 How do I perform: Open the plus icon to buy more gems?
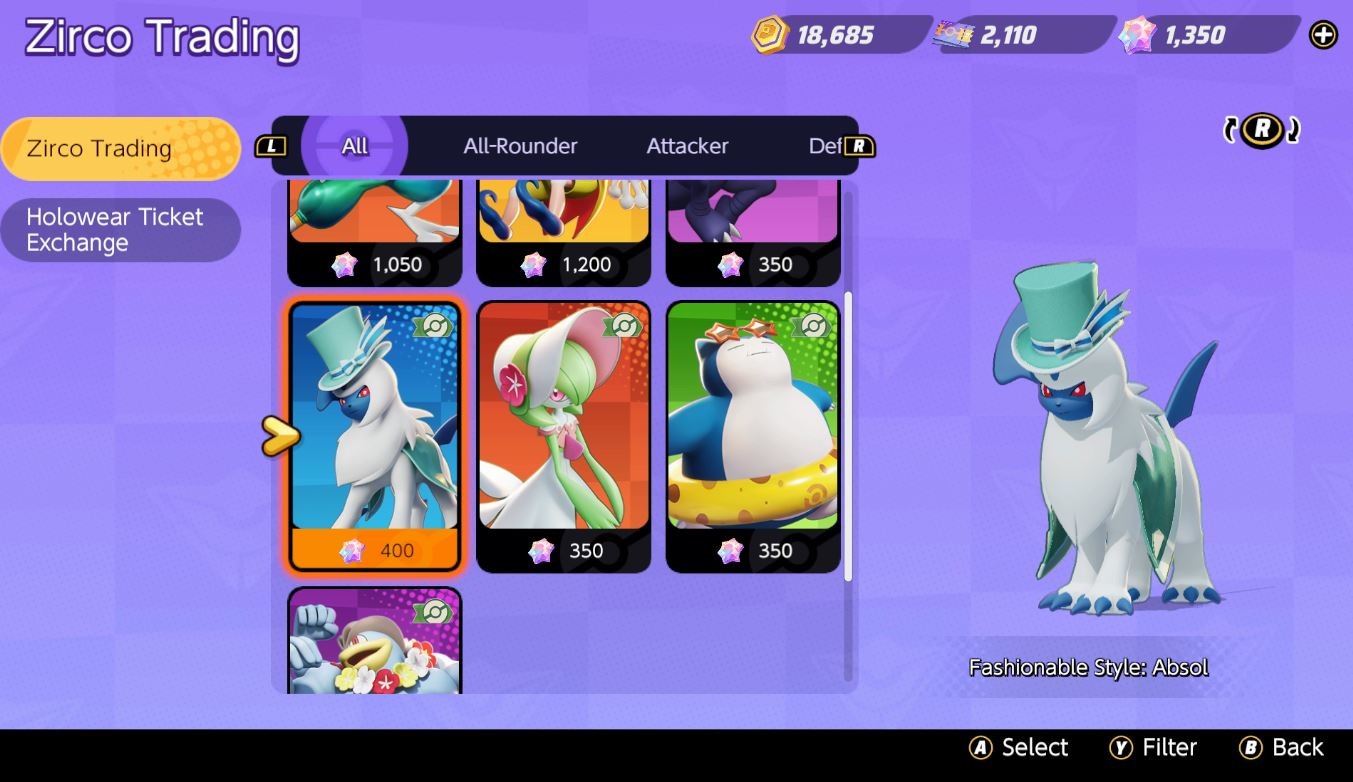[1322, 34]
